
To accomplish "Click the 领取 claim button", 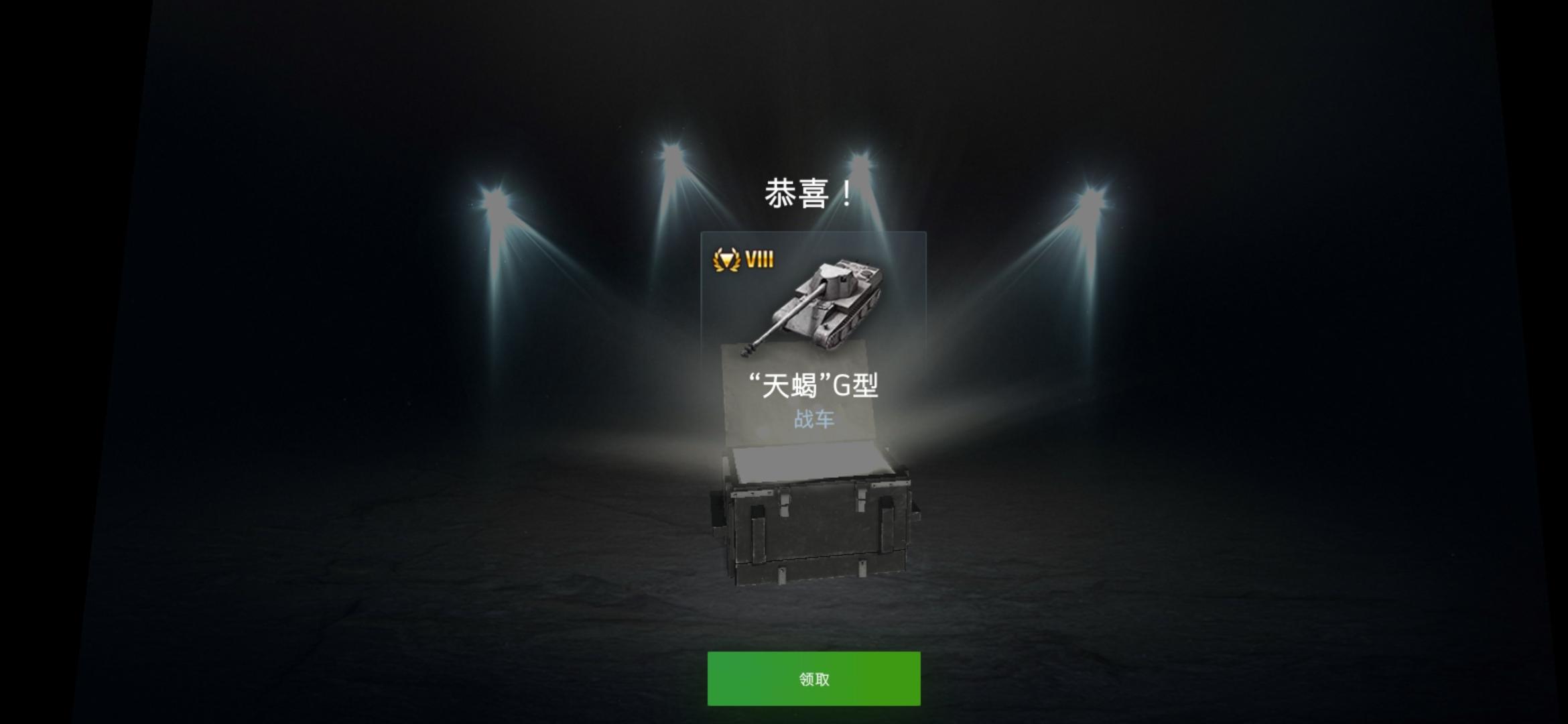I will (x=813, y=679).
